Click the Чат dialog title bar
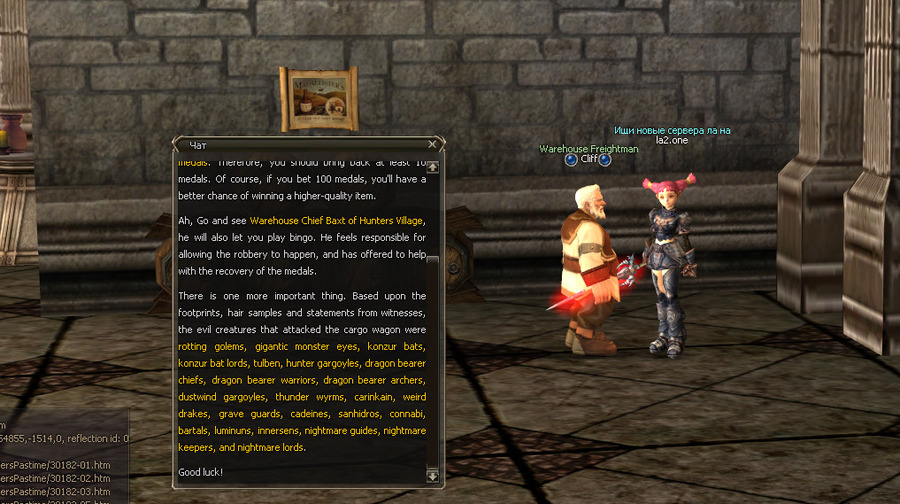Image resolution: width=900 pixels, height=504 pixels. pos(300,144)
